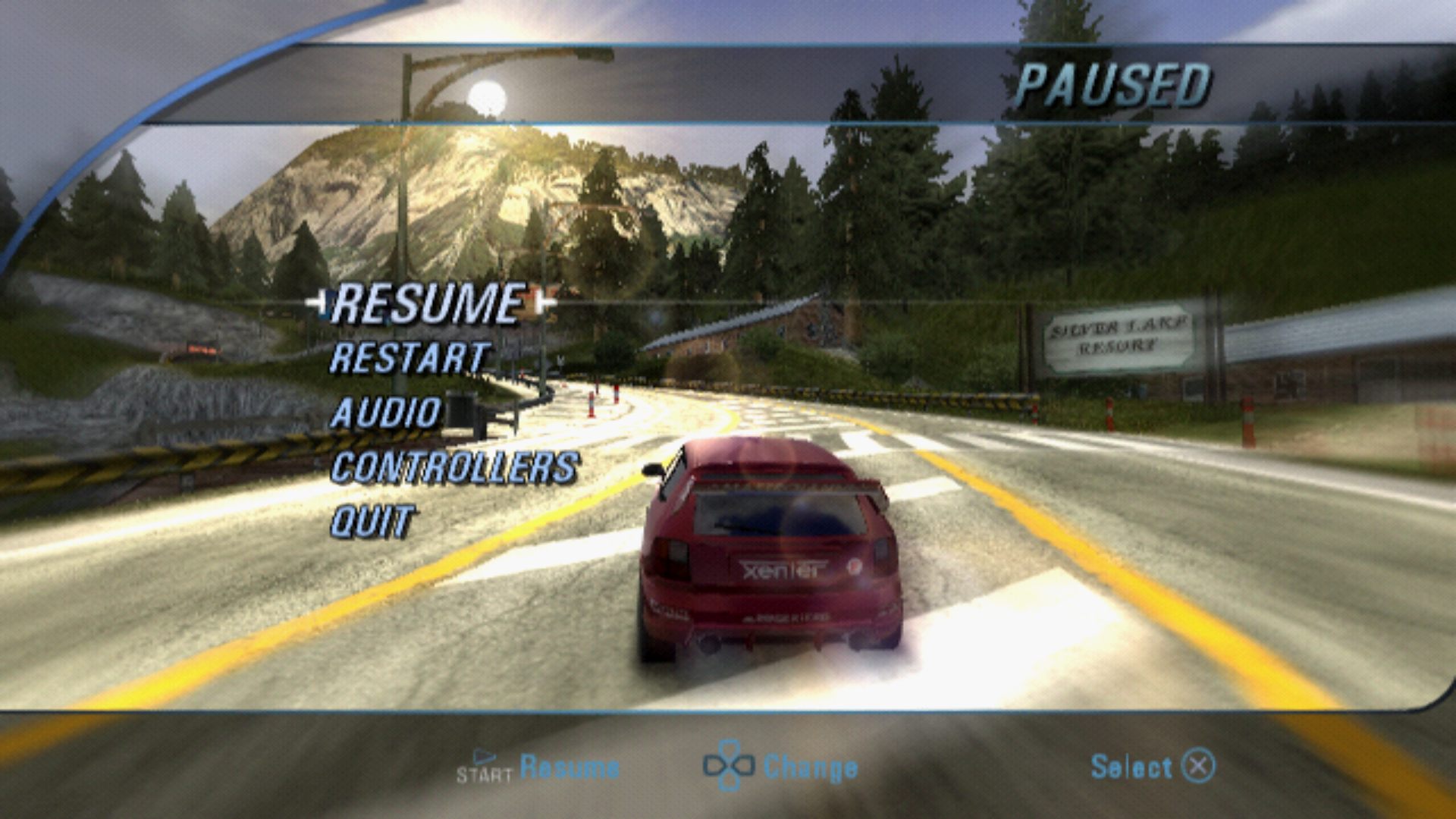Open the Audio options

[x=386, y=414]
